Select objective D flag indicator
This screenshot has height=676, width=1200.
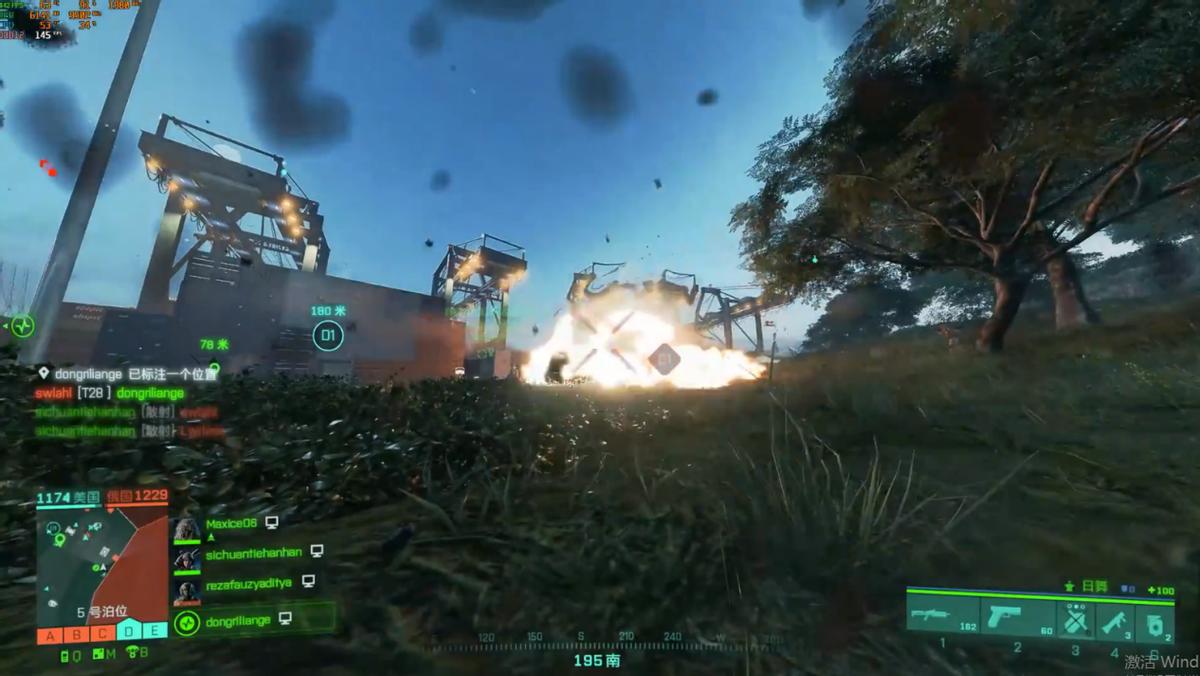pos(128,630)
